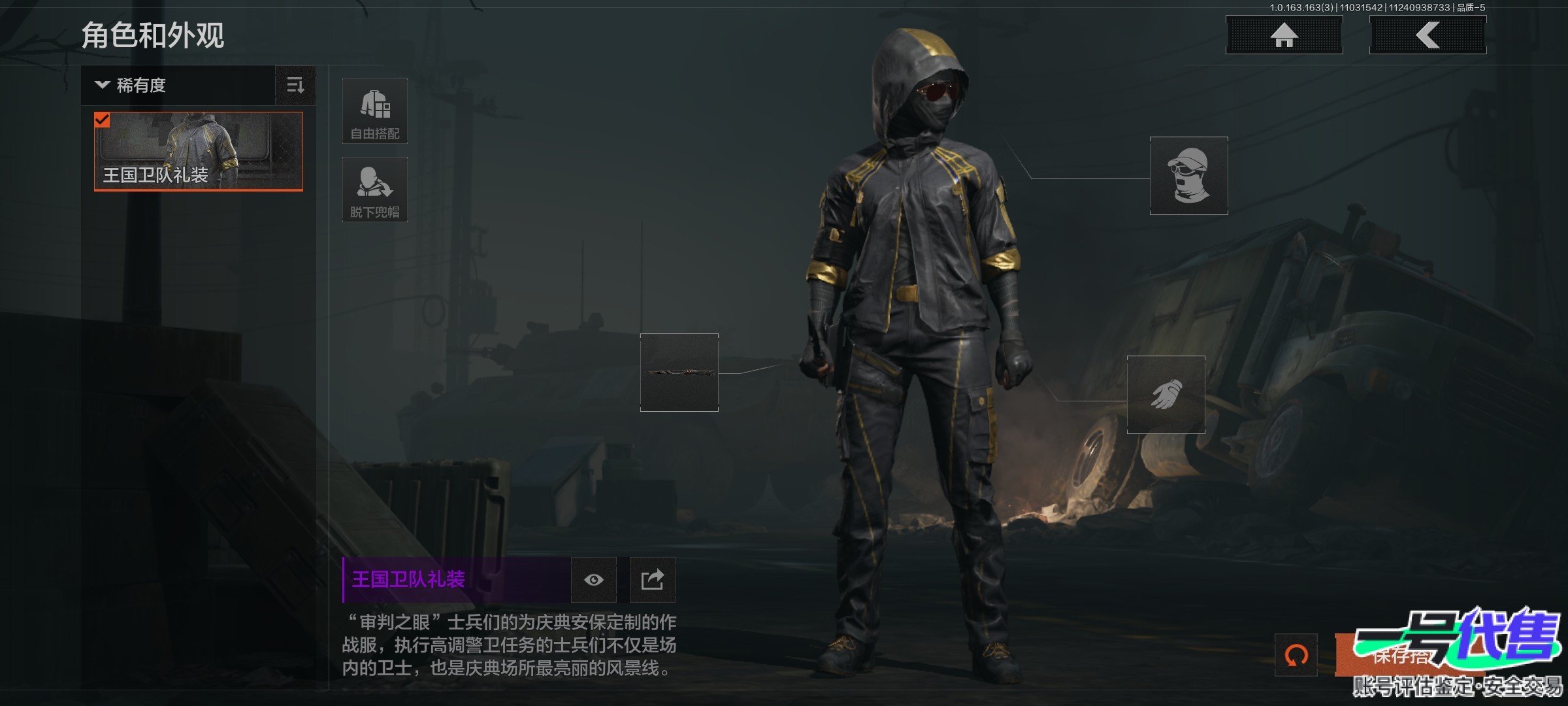Toggle the sort order icon
Viewport: 1568px width, 706px height.
(x=295, y=85)
